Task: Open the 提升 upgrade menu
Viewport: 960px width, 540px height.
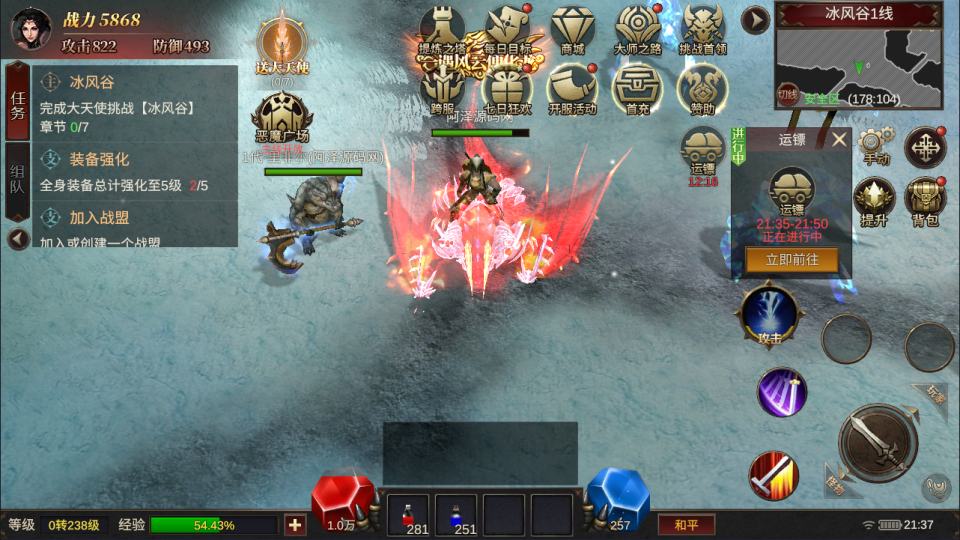Action: (x=874, y=200)
